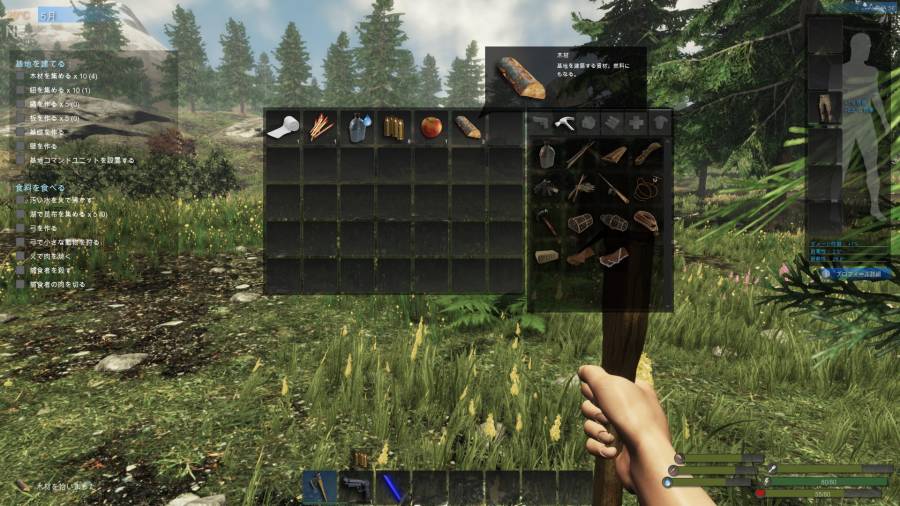The width and height of the screenshot is (900, 506).
Task: Click the blue profile details button
Action: 855,272
